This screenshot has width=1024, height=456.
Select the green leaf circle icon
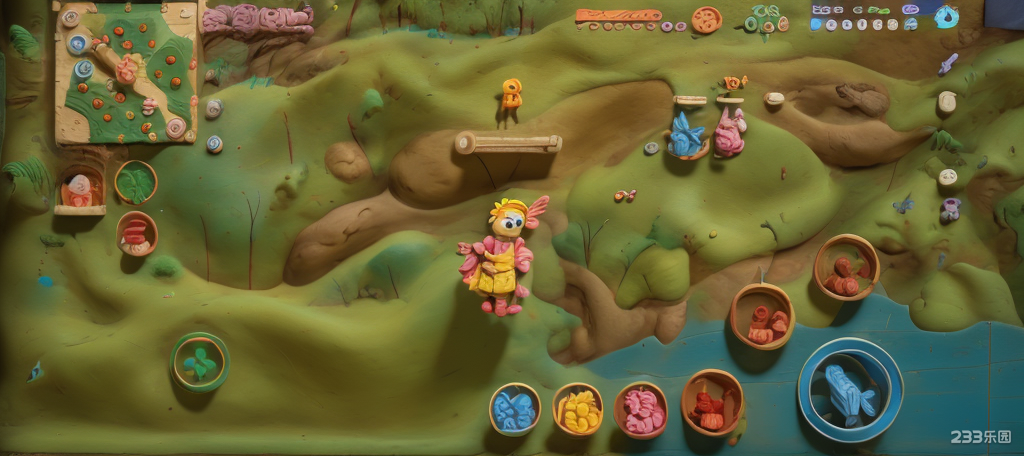(x=136, y=182)
